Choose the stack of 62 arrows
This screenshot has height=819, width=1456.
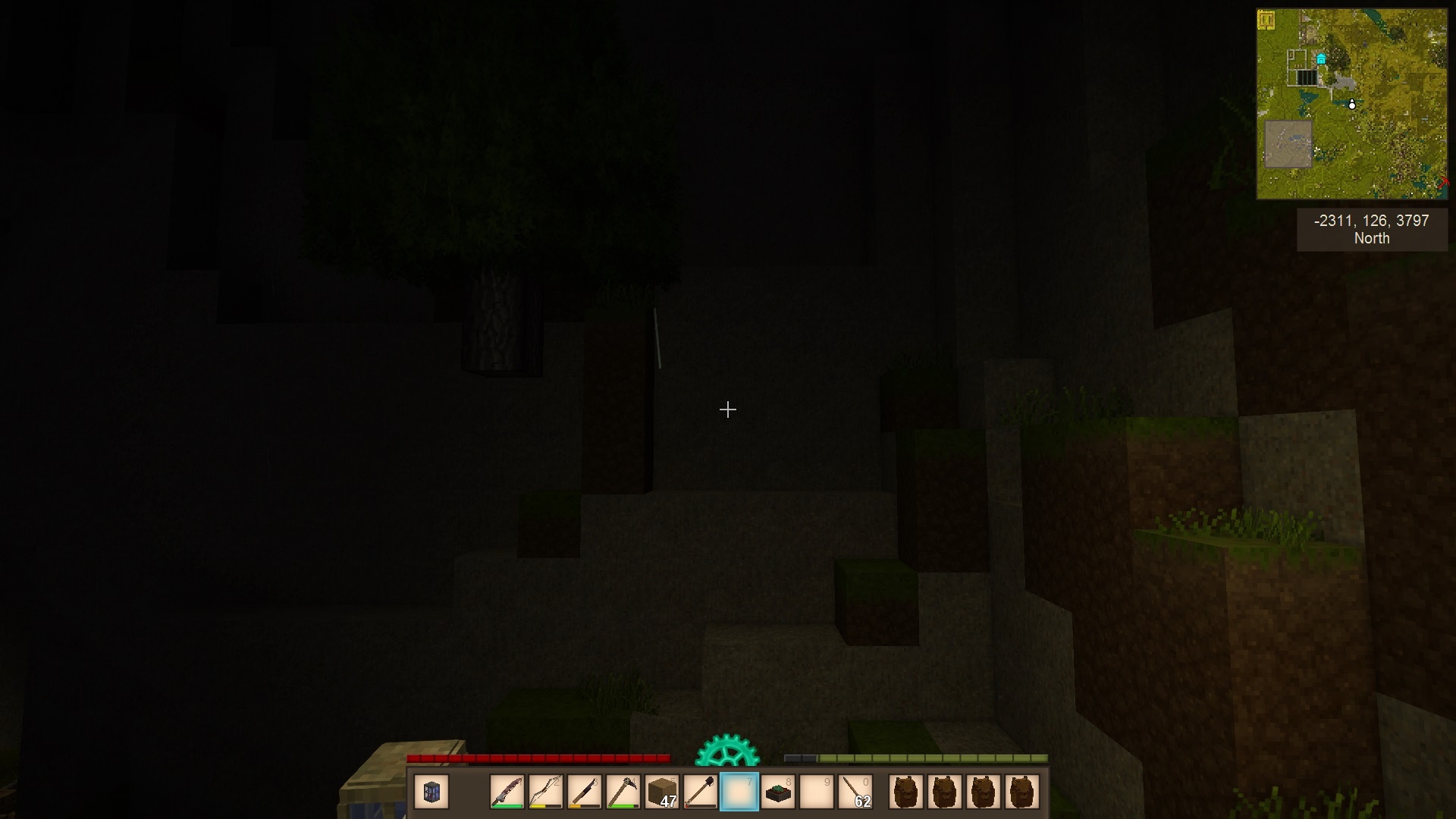[855, 792]
